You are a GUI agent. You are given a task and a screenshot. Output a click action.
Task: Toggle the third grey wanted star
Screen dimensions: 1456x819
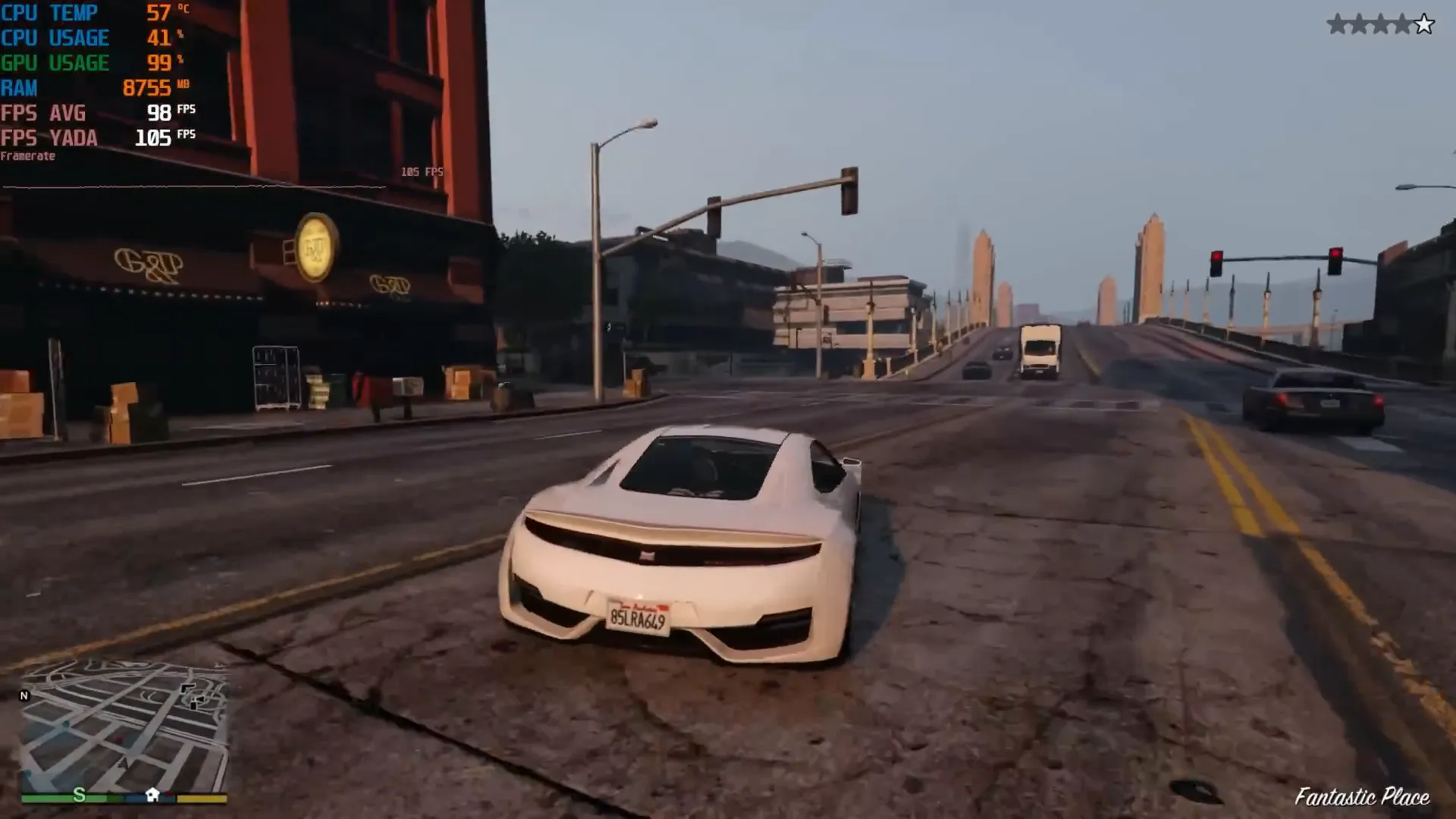click(x=1380, y=23)
